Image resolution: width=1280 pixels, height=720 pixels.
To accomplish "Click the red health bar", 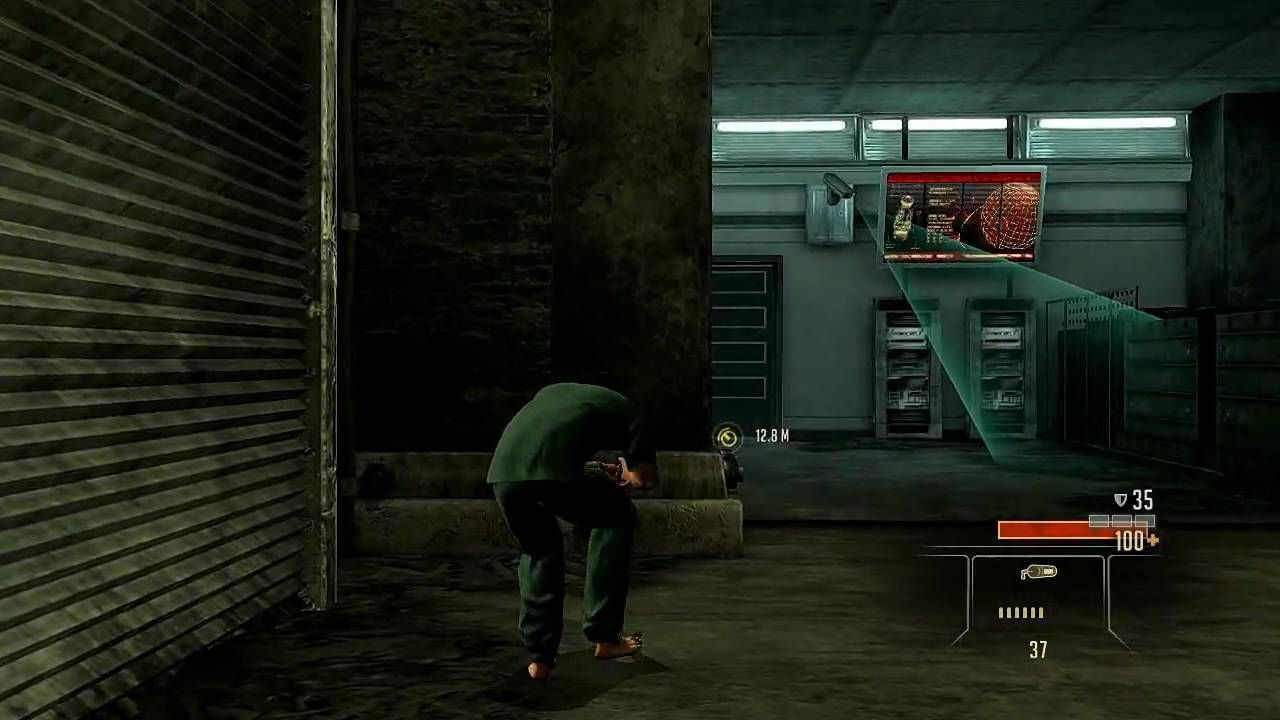I will [x=1050, y=531].
